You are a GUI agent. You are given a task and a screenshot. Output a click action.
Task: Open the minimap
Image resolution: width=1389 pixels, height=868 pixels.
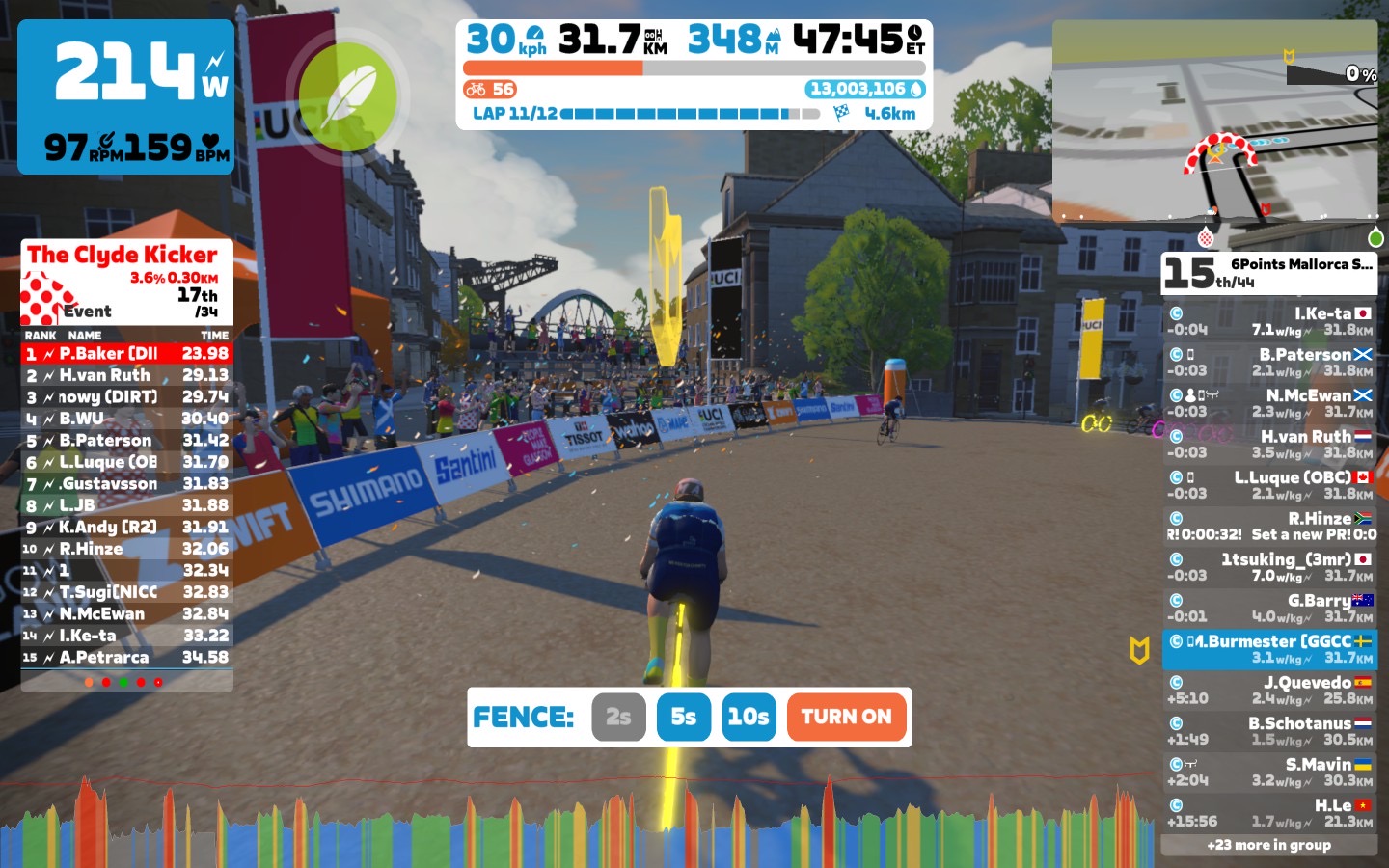[1214, 121]
